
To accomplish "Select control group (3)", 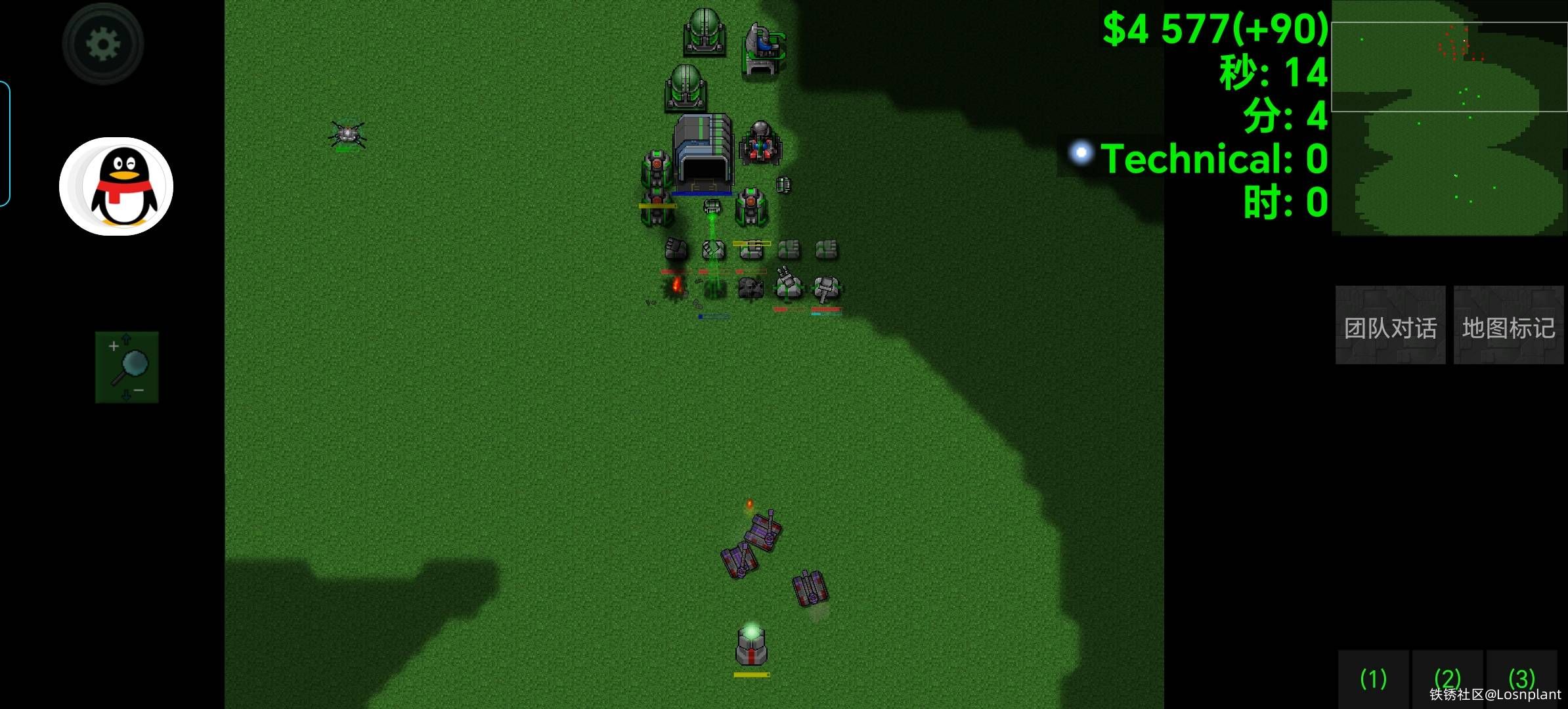I will 1521,678.
